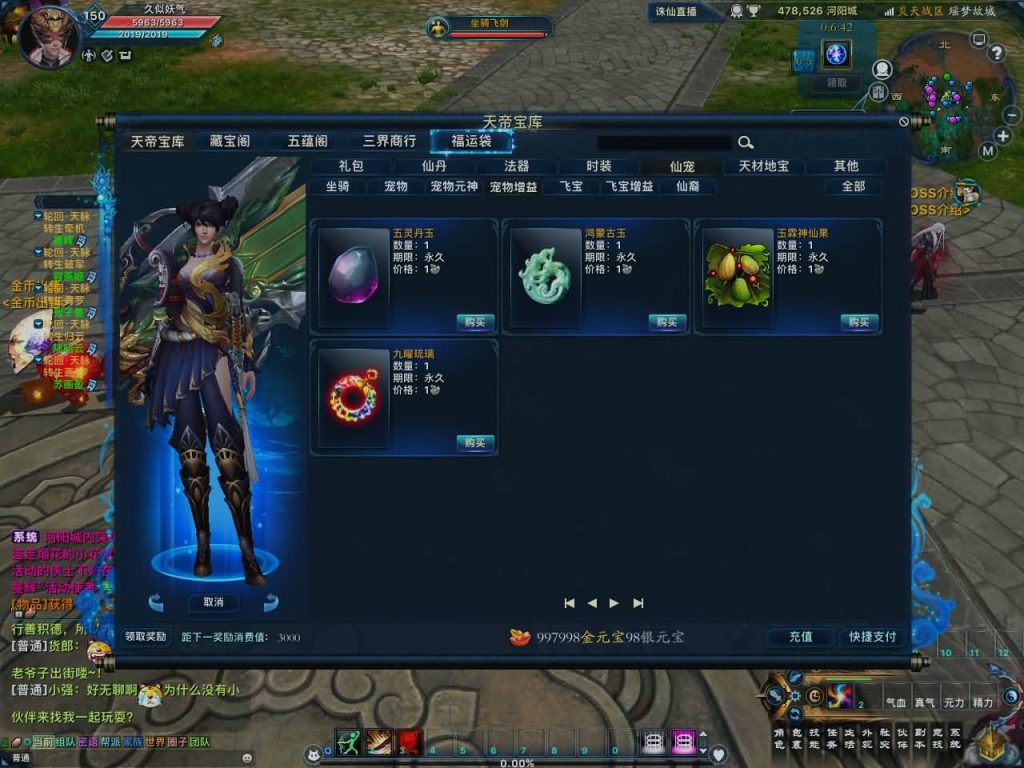
Task: Select the 三界商行 tab
Action: pos(389,141)
